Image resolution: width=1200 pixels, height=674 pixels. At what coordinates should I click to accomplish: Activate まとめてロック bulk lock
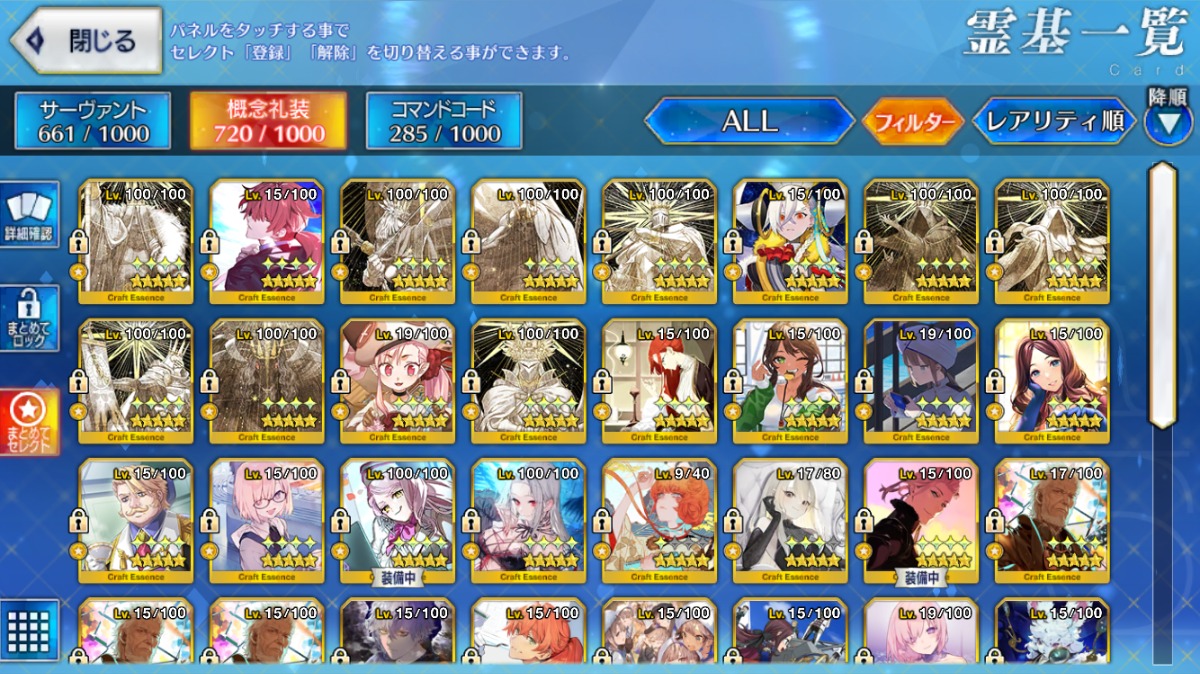[x=30, y=318]
